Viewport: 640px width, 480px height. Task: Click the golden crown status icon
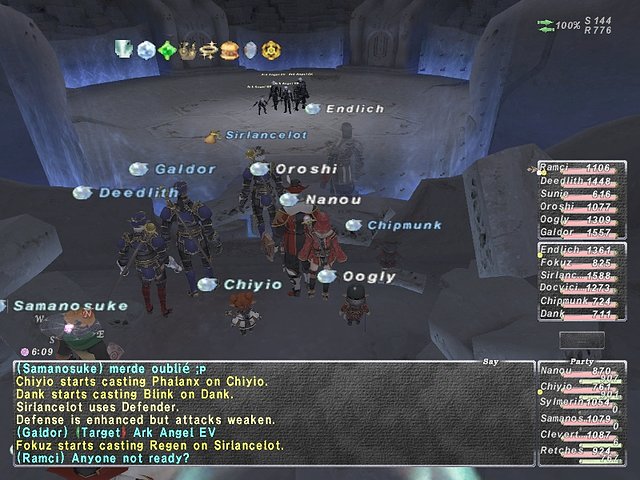[x=187, y=48]
